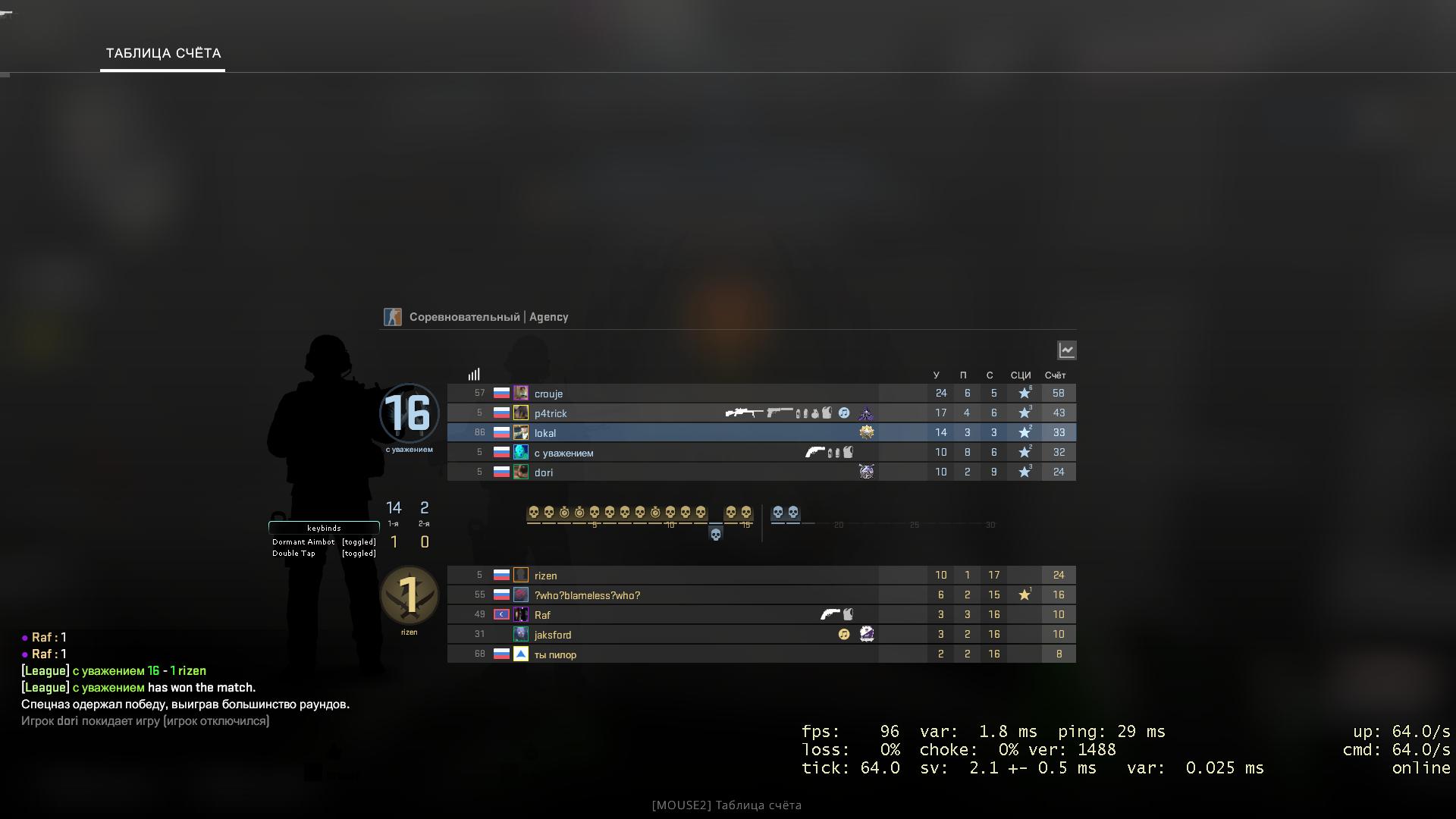Expand the СЦИ column header

pyautogui.click(x=1020, y=374)
